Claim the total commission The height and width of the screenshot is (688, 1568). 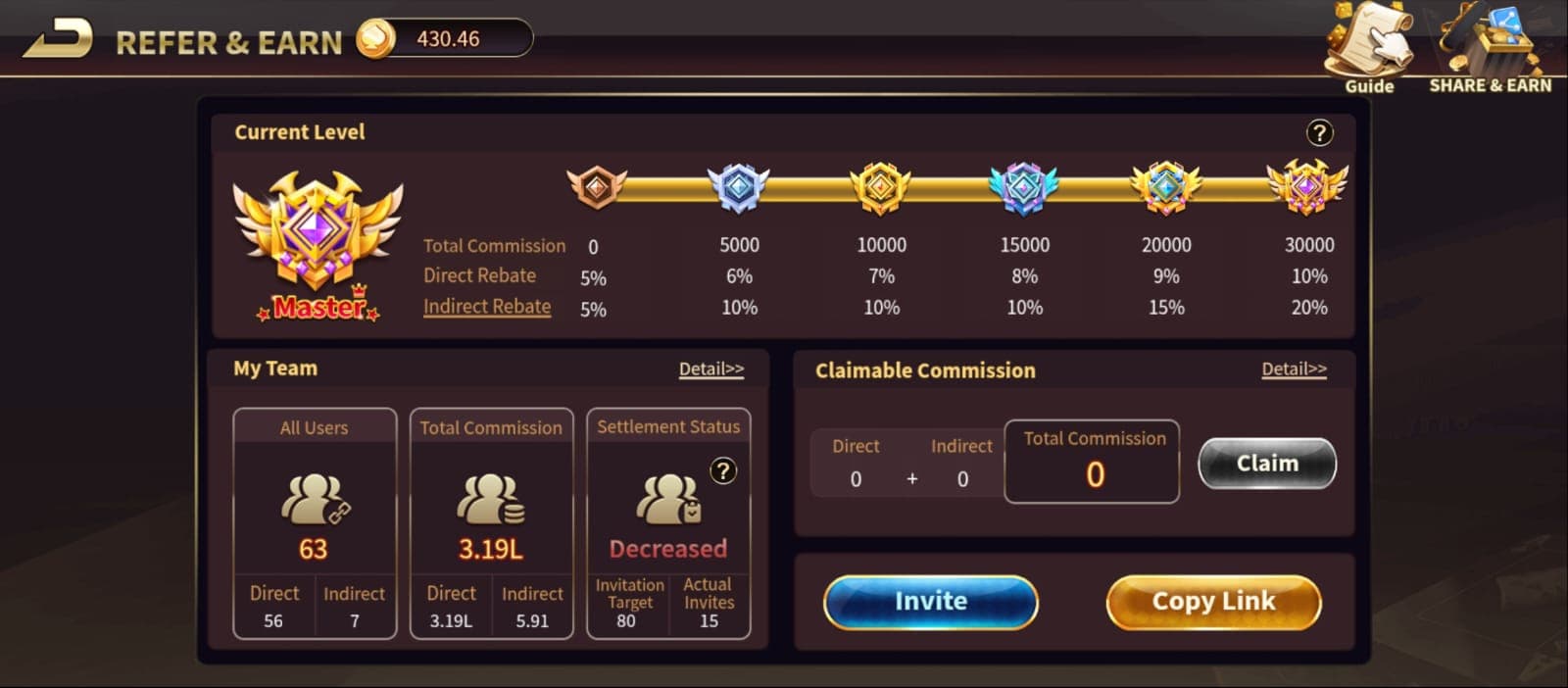[1266, 463]
